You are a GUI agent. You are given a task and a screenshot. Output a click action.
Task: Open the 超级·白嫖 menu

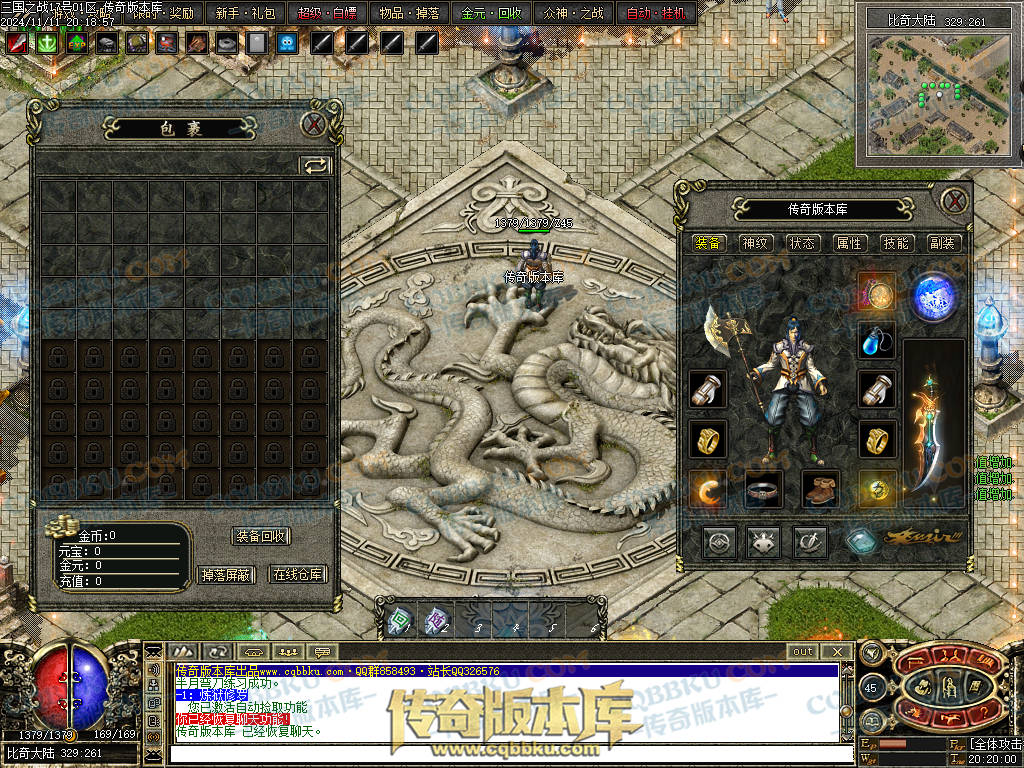[x=327, y=13]
